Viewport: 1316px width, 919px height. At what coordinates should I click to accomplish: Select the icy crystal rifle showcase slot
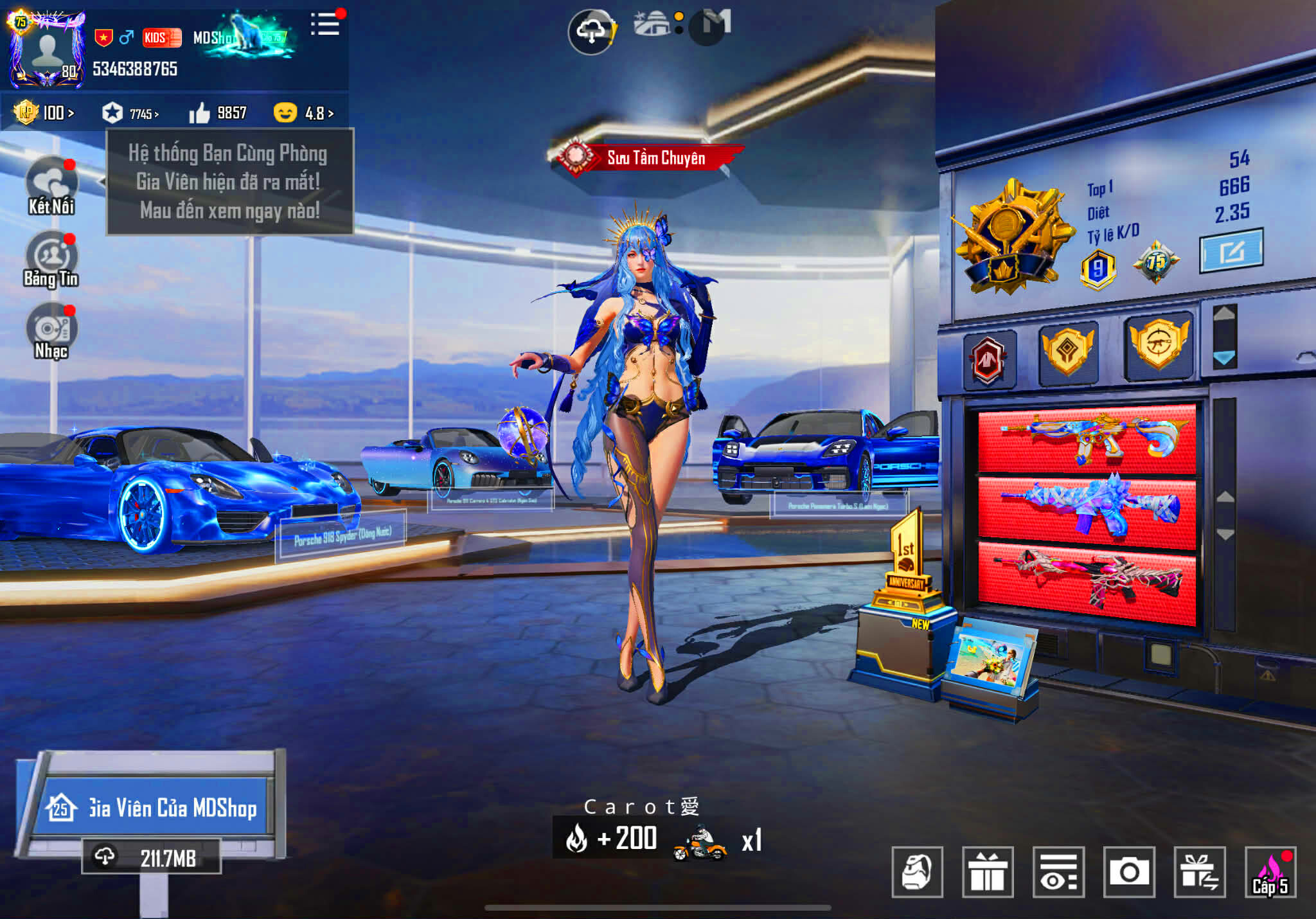click(x=1087, y=511)
